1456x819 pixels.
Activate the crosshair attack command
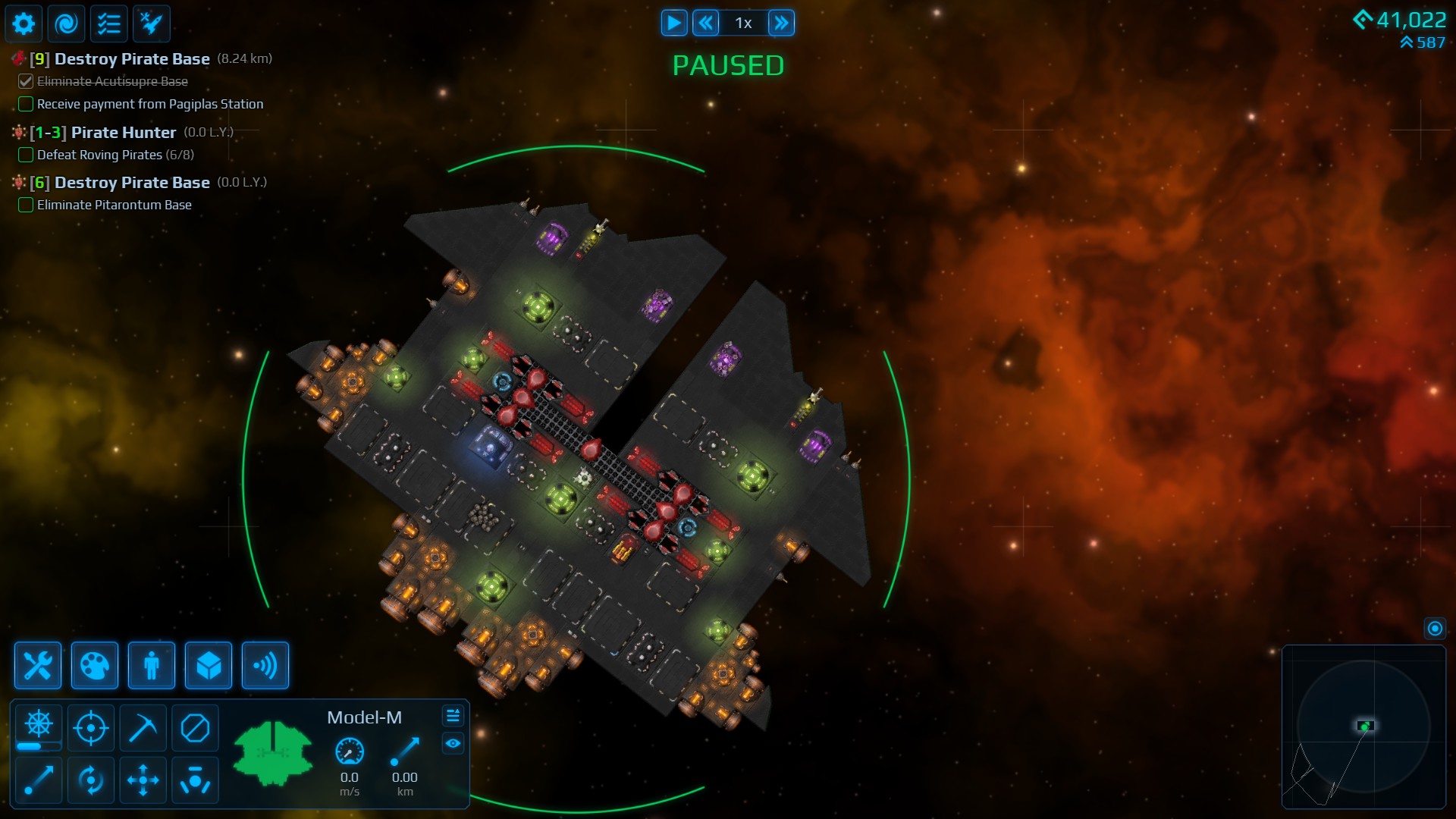(91, 728)
